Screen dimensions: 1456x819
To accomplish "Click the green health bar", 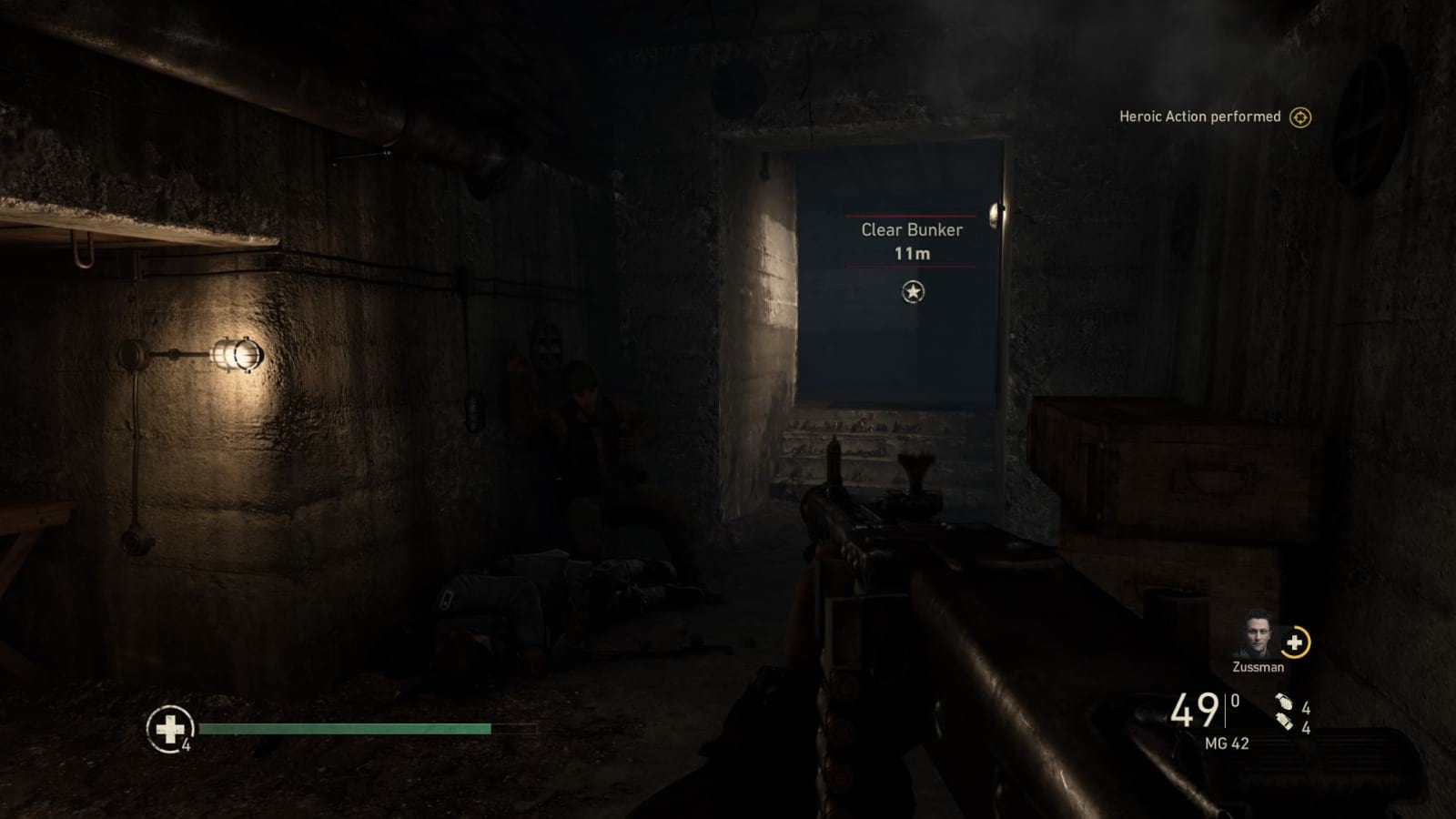I will [x=346, y=729].
